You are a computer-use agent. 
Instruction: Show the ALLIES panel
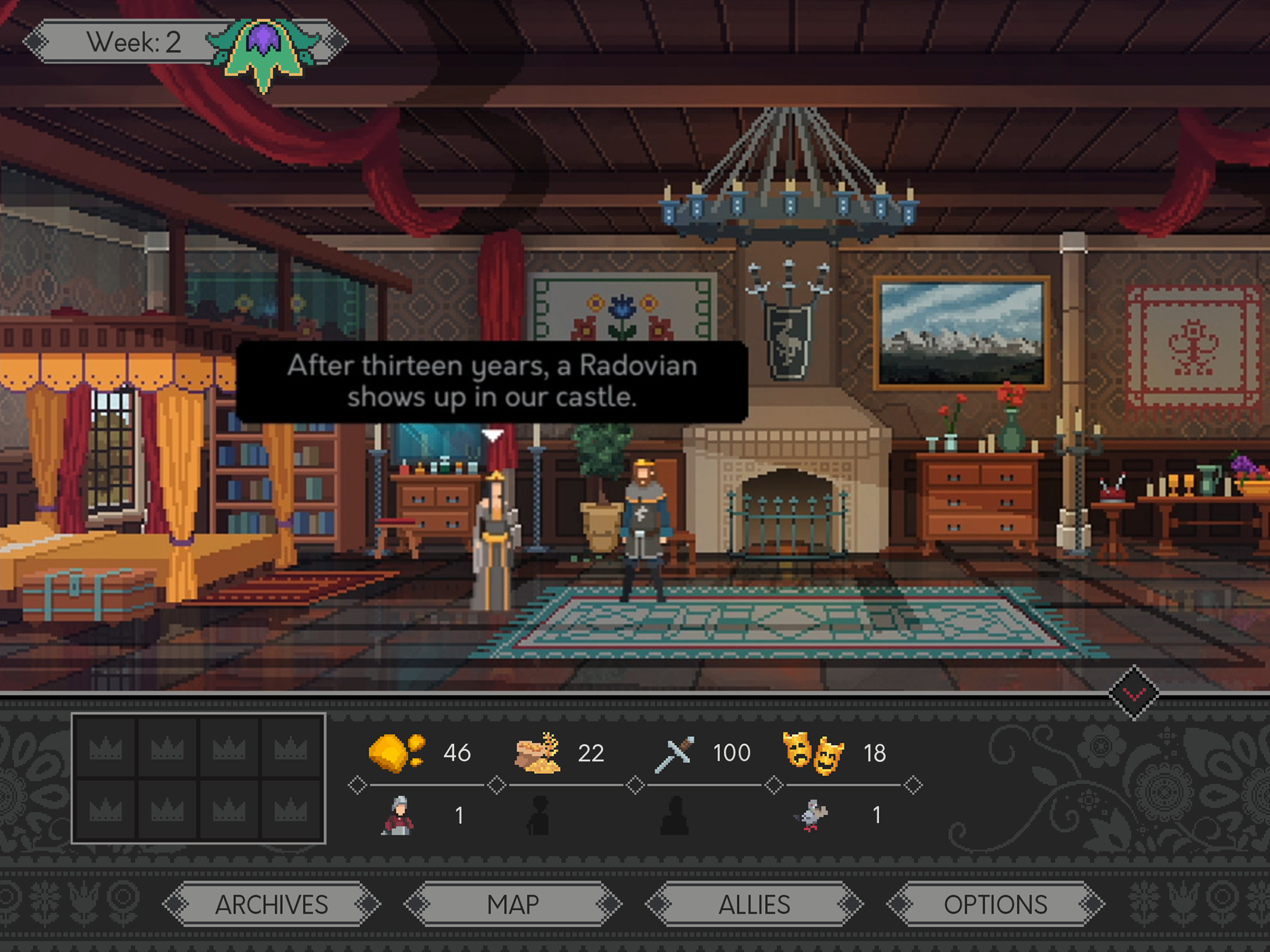click(x=754, y=905)
